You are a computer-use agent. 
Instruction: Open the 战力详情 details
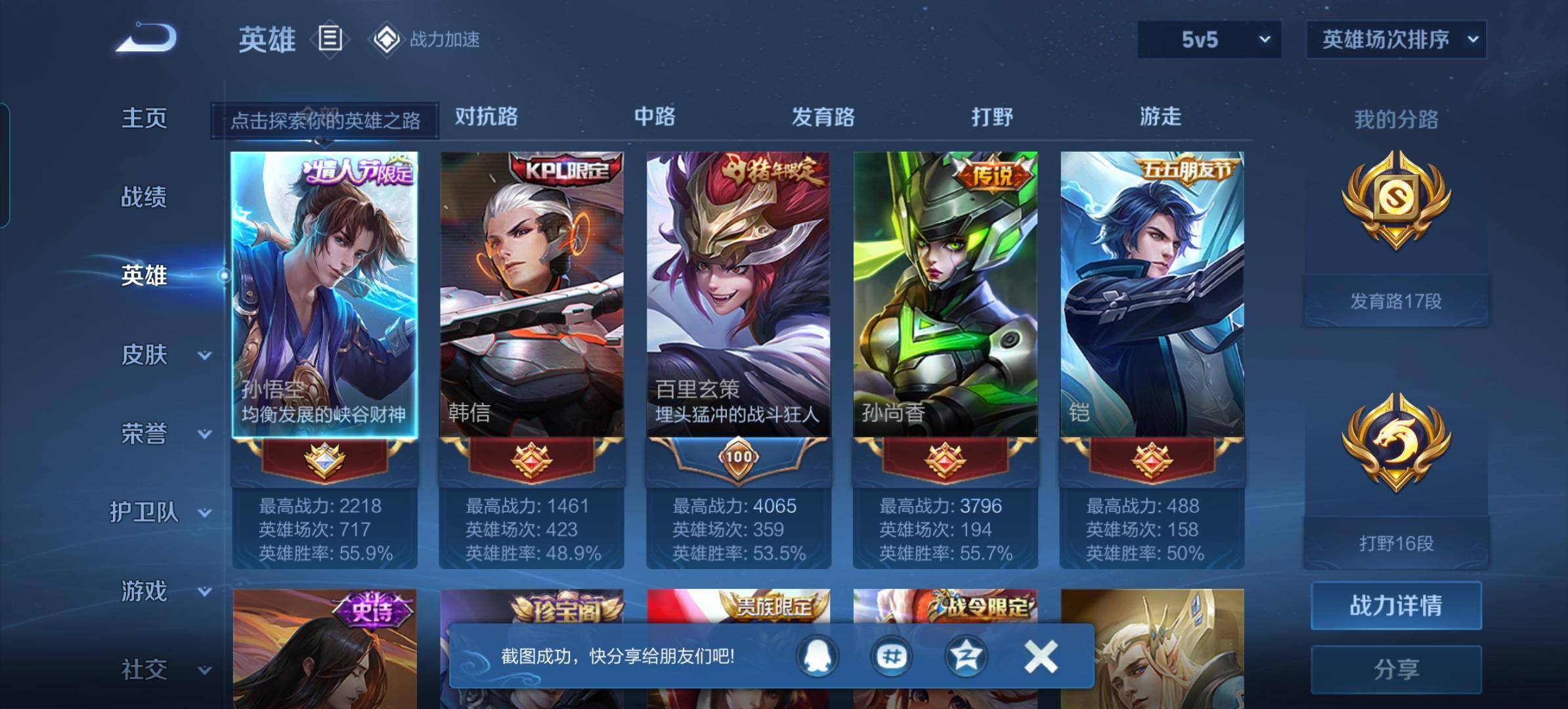coord(1396,605)
